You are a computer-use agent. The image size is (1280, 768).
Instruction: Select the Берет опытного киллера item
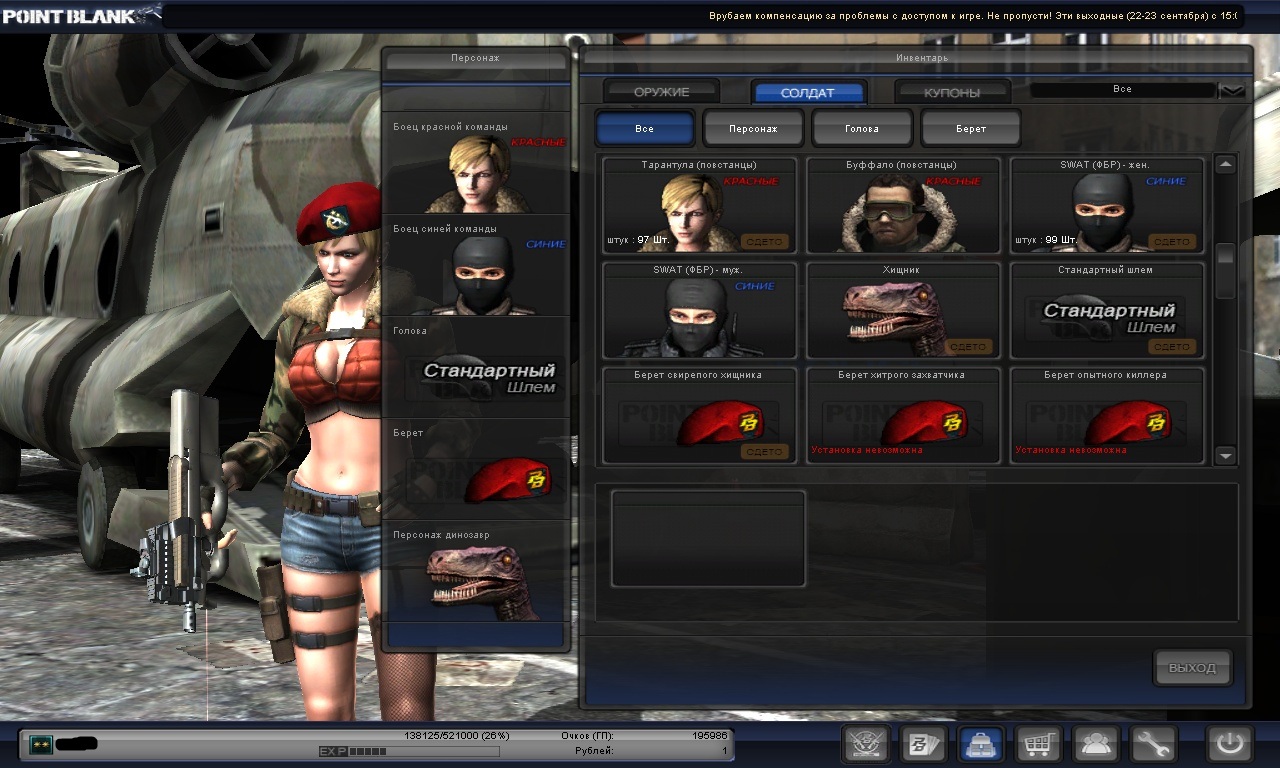[1107, 415]
